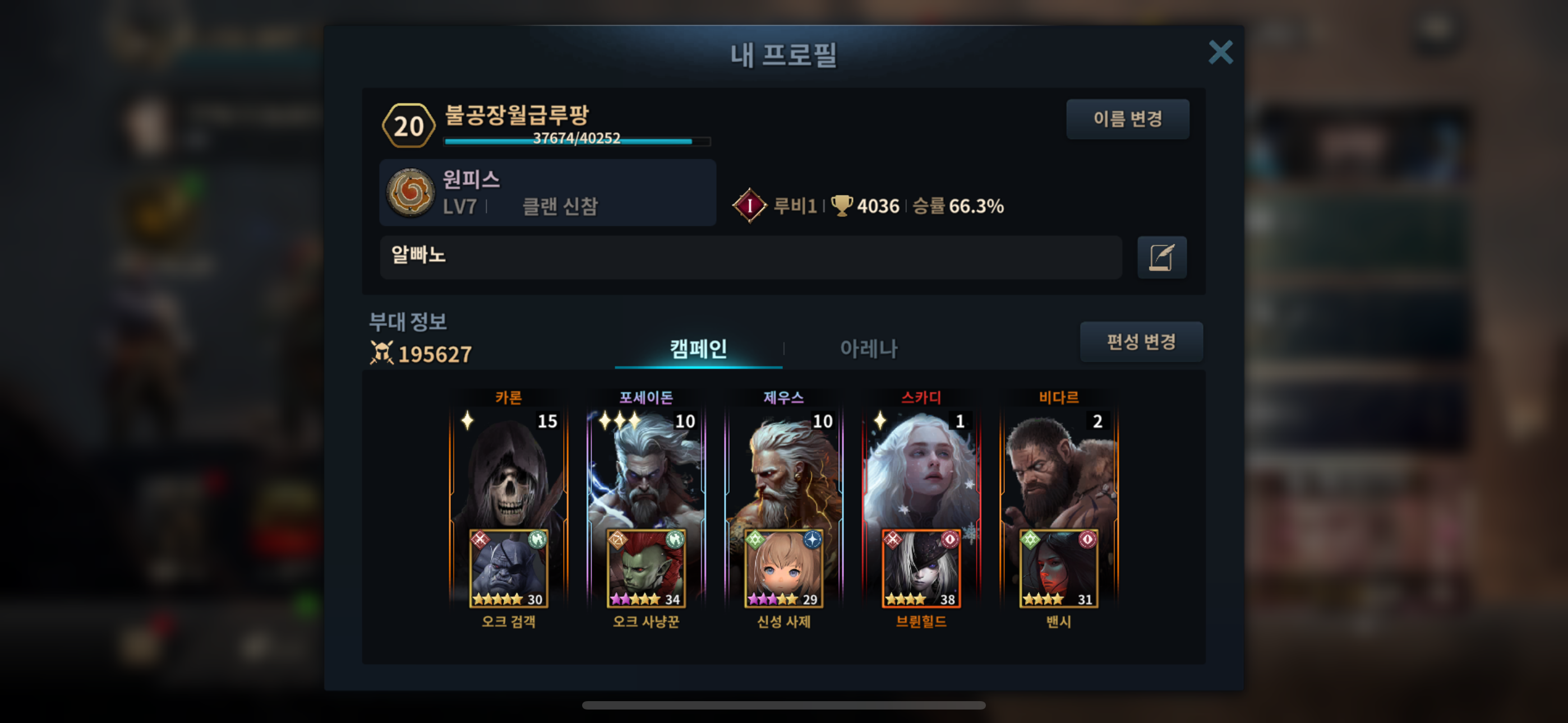The height and width of the screenshot is (723, 1568).
Task: Open the 스카디 hero card
Action: point(921,469)
